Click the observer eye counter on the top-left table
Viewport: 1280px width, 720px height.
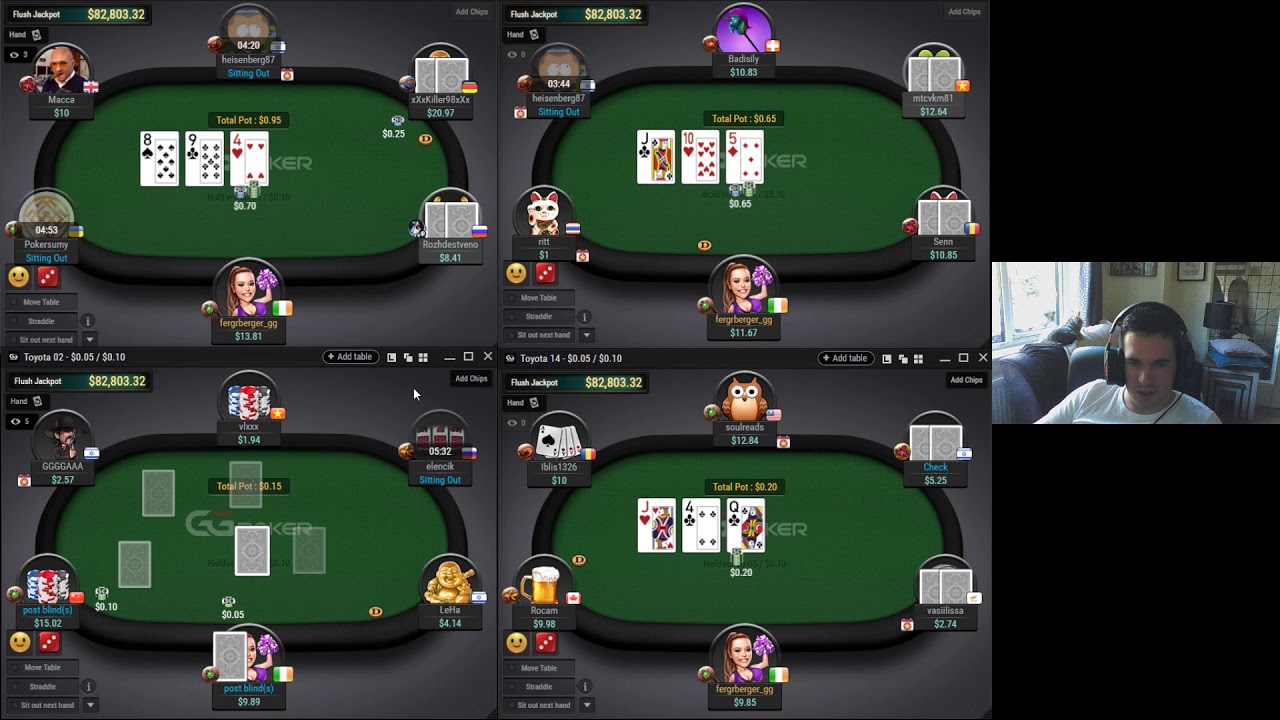[17, 55]
